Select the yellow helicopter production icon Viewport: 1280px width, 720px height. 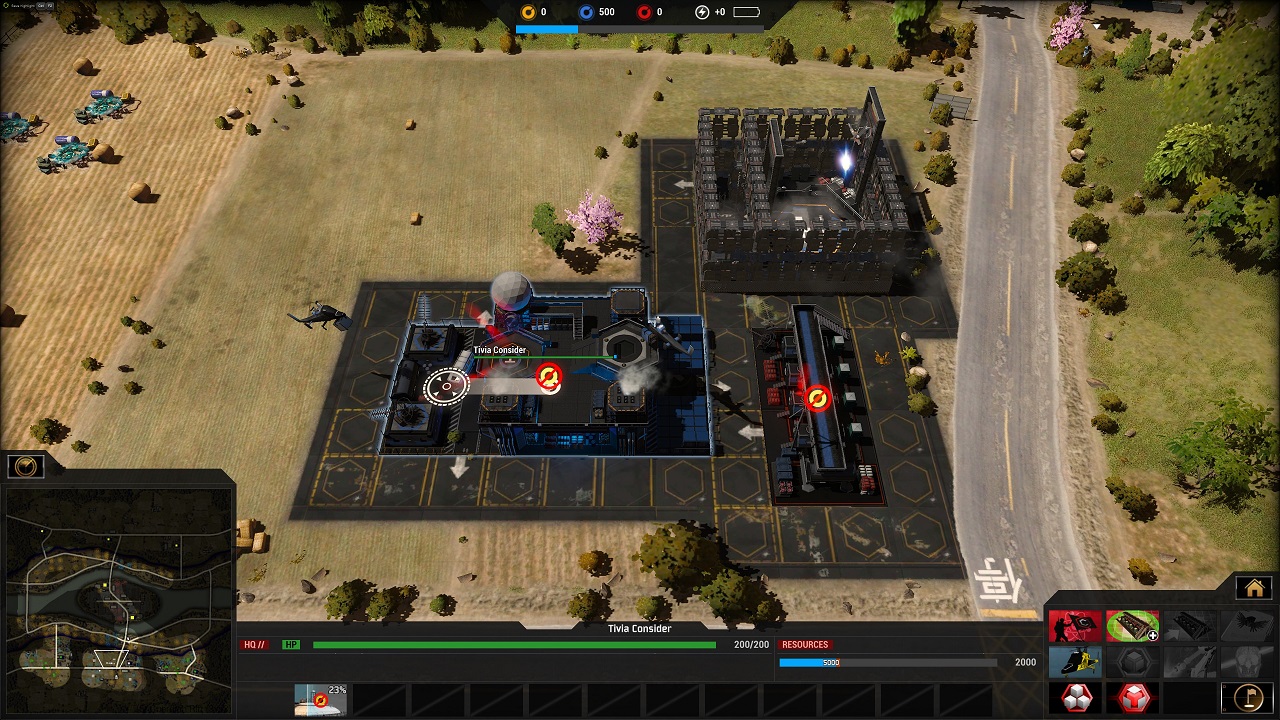click(1075, 661)
